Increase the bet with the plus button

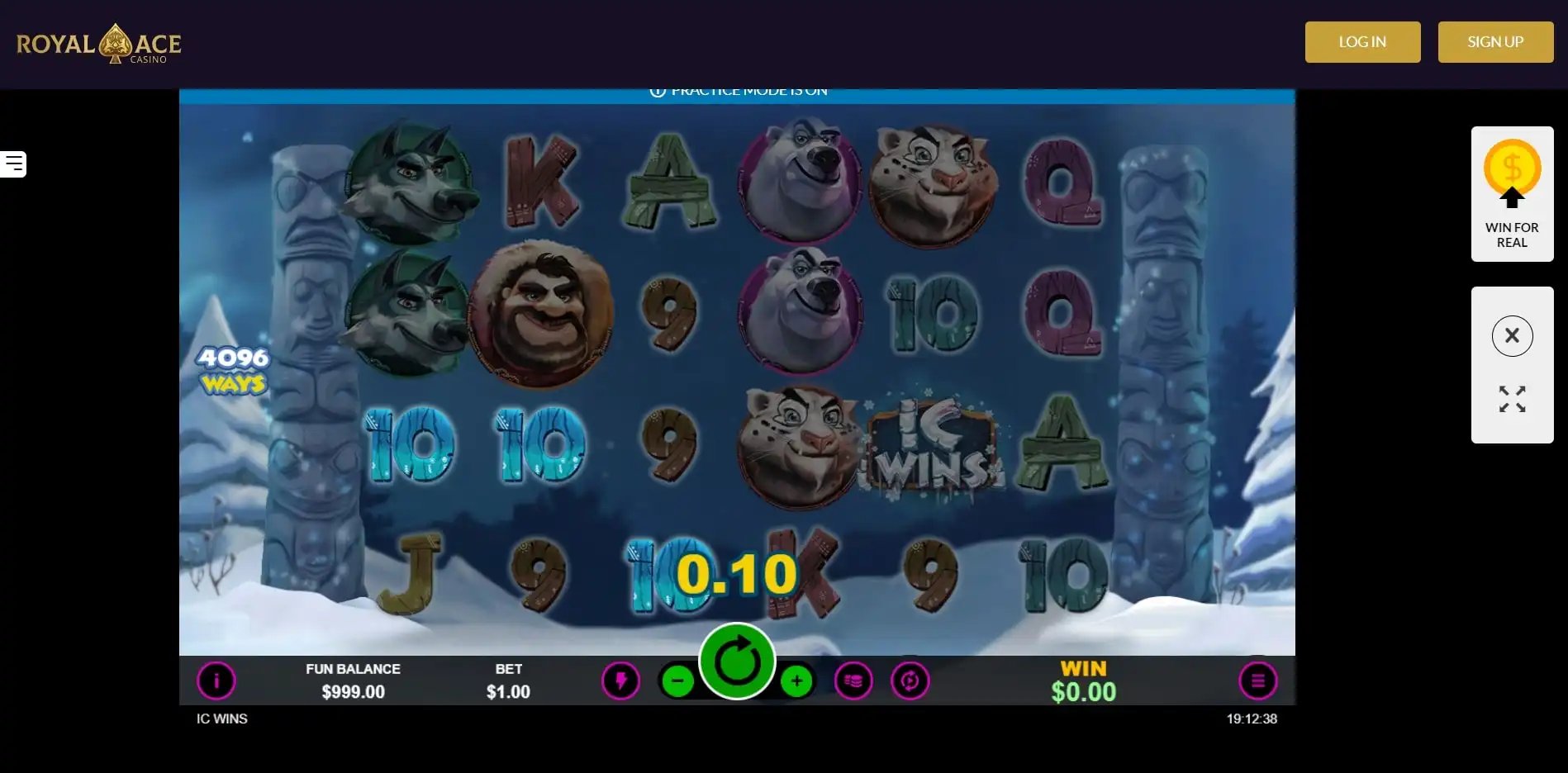click(x=796, y=681)
